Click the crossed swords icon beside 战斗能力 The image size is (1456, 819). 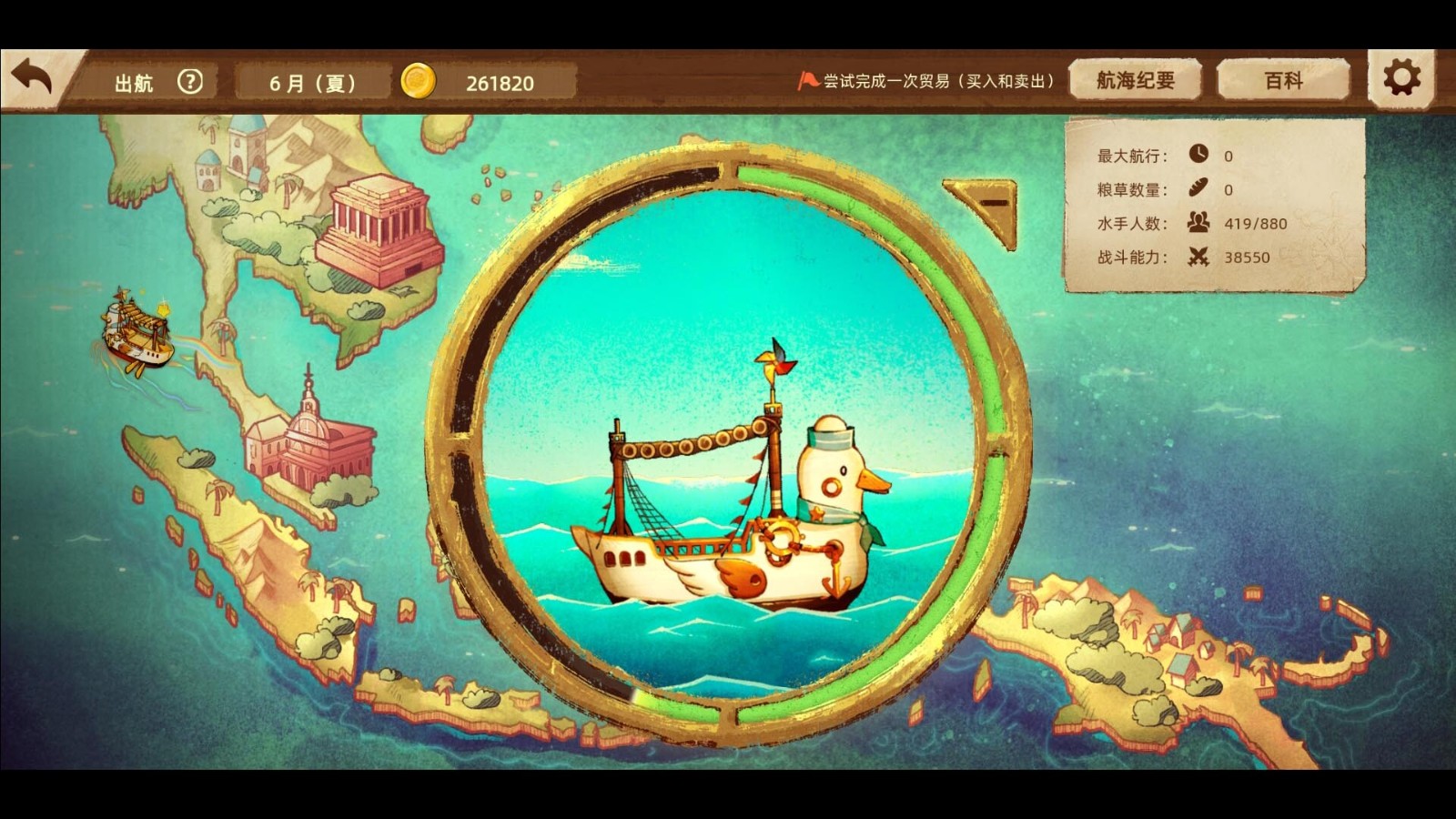tap(1198, 257)
